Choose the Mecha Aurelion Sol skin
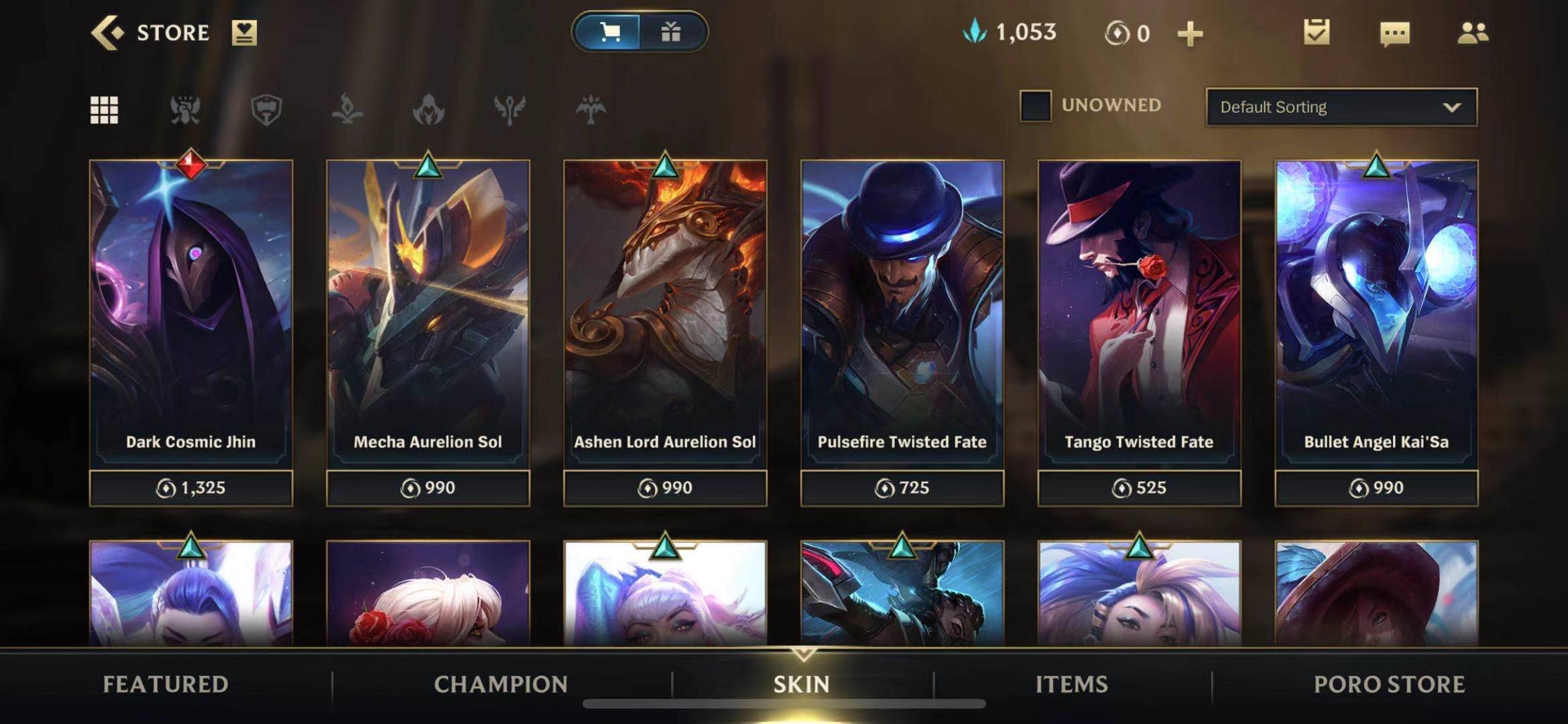 [x=428, y=315]
